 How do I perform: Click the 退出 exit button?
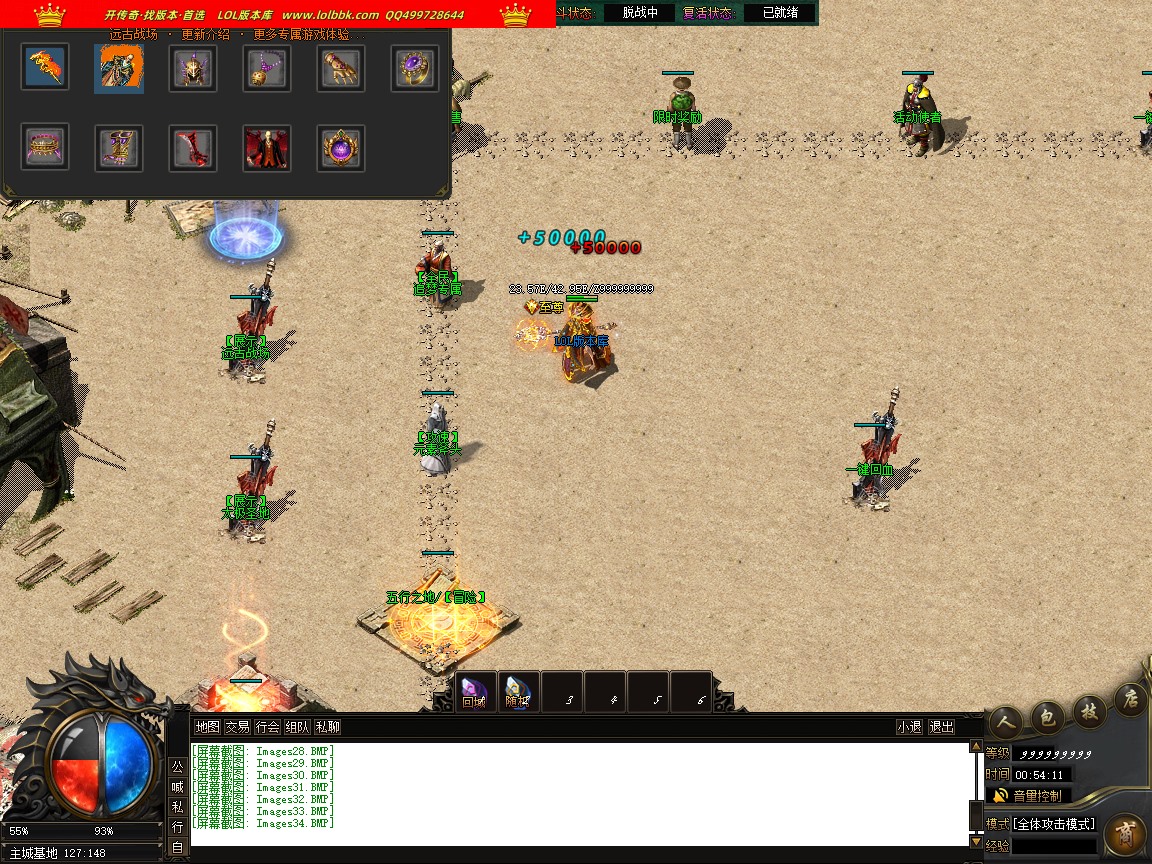941,727
